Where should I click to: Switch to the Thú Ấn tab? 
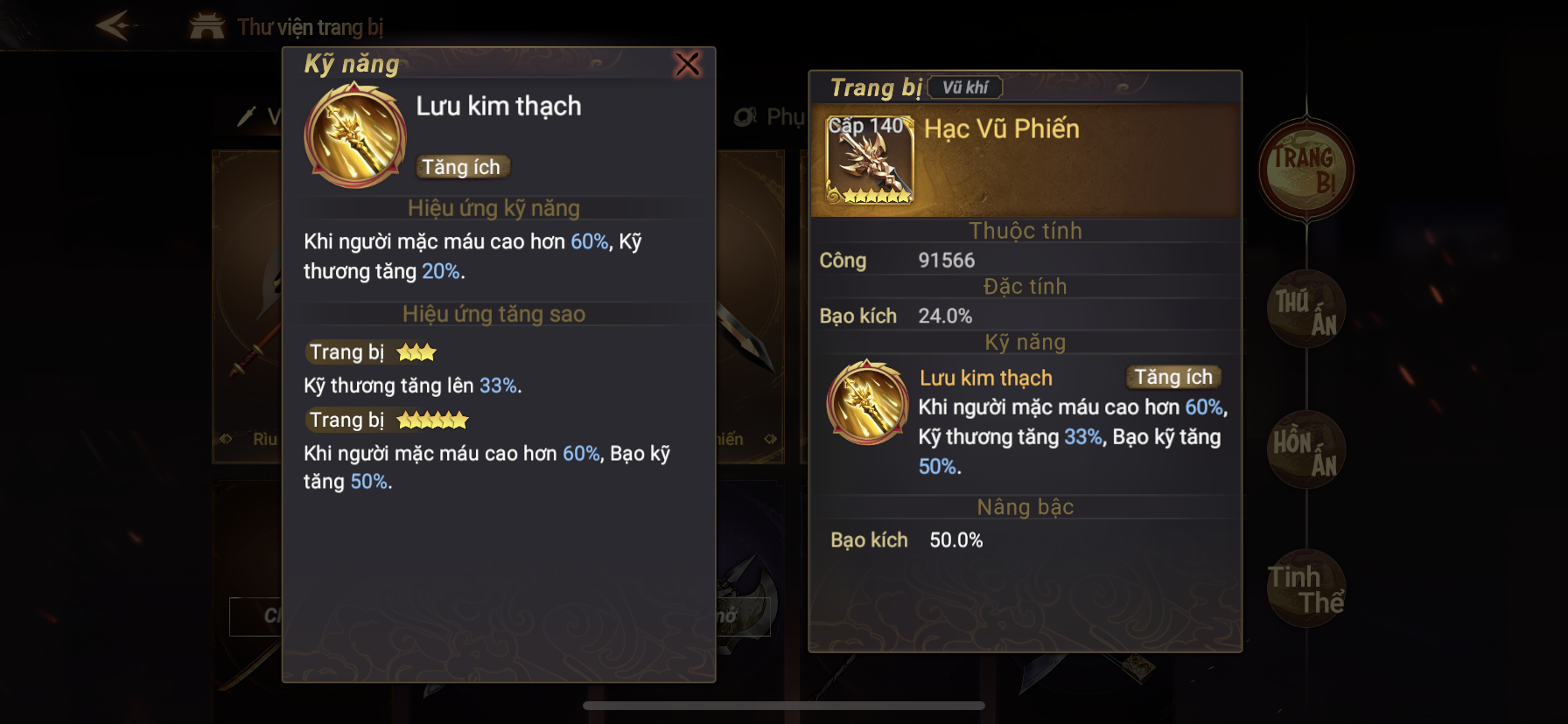click(1305, 310)
